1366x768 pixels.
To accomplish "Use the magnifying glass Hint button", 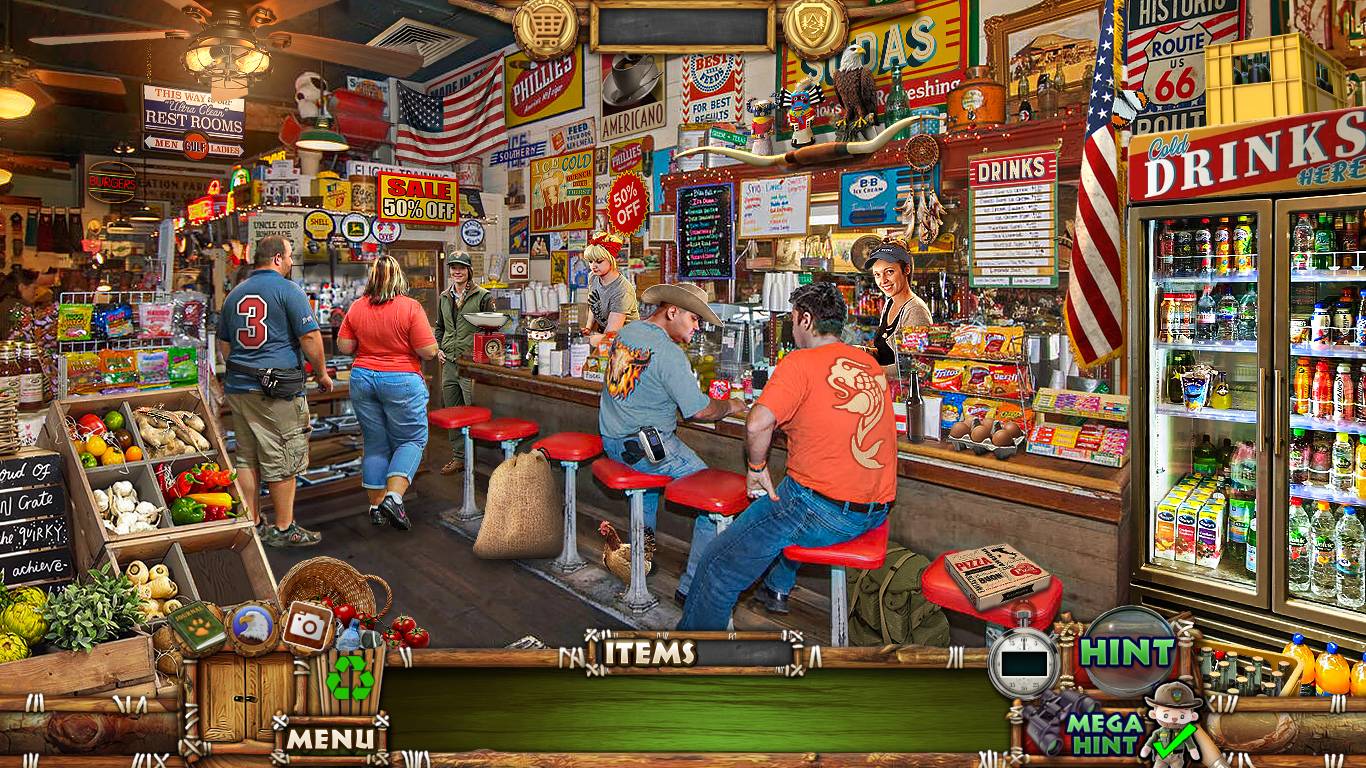I will pos(1129,651).
